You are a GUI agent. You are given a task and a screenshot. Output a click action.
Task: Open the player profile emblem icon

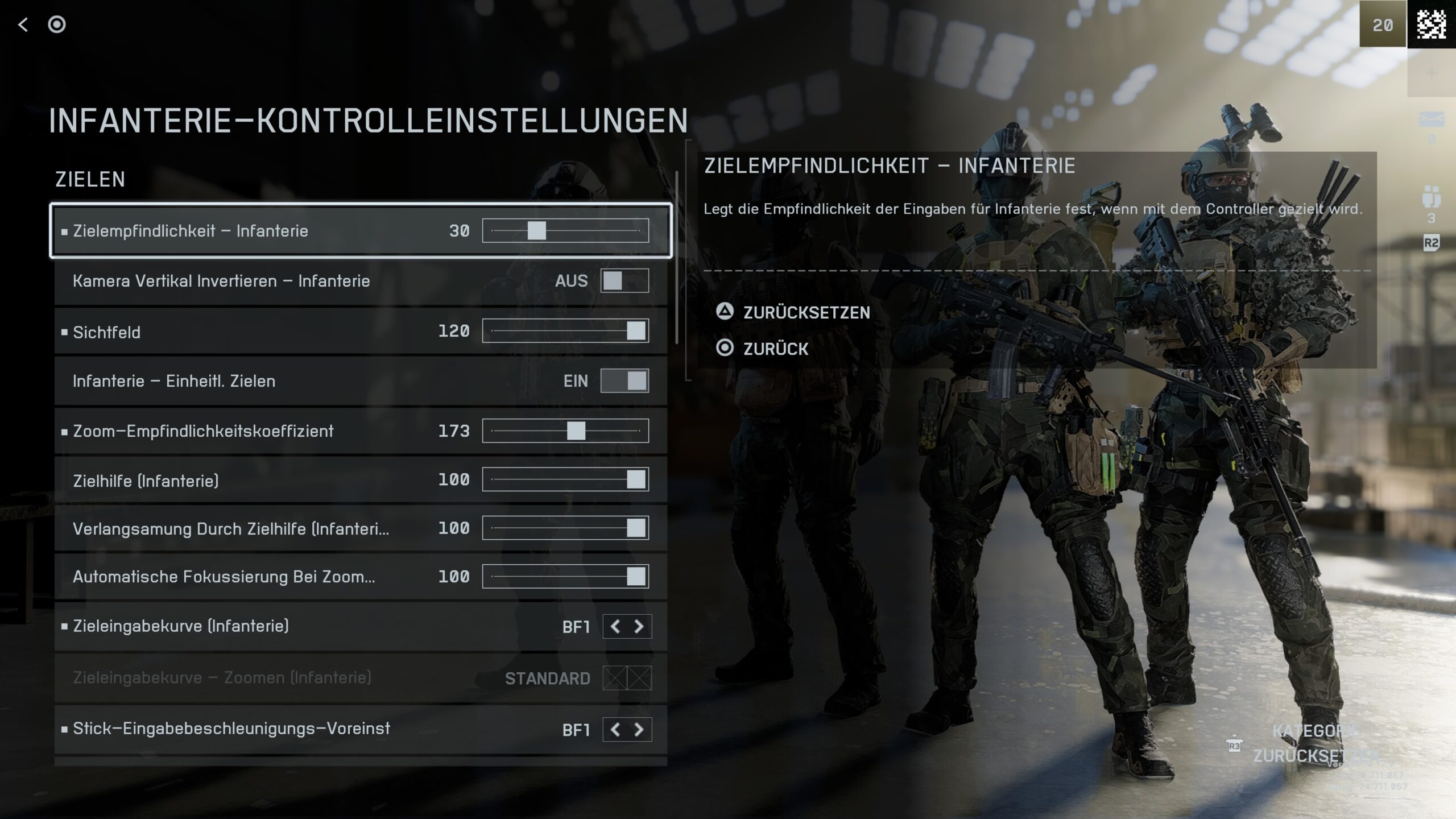[x=1431, y=24]
